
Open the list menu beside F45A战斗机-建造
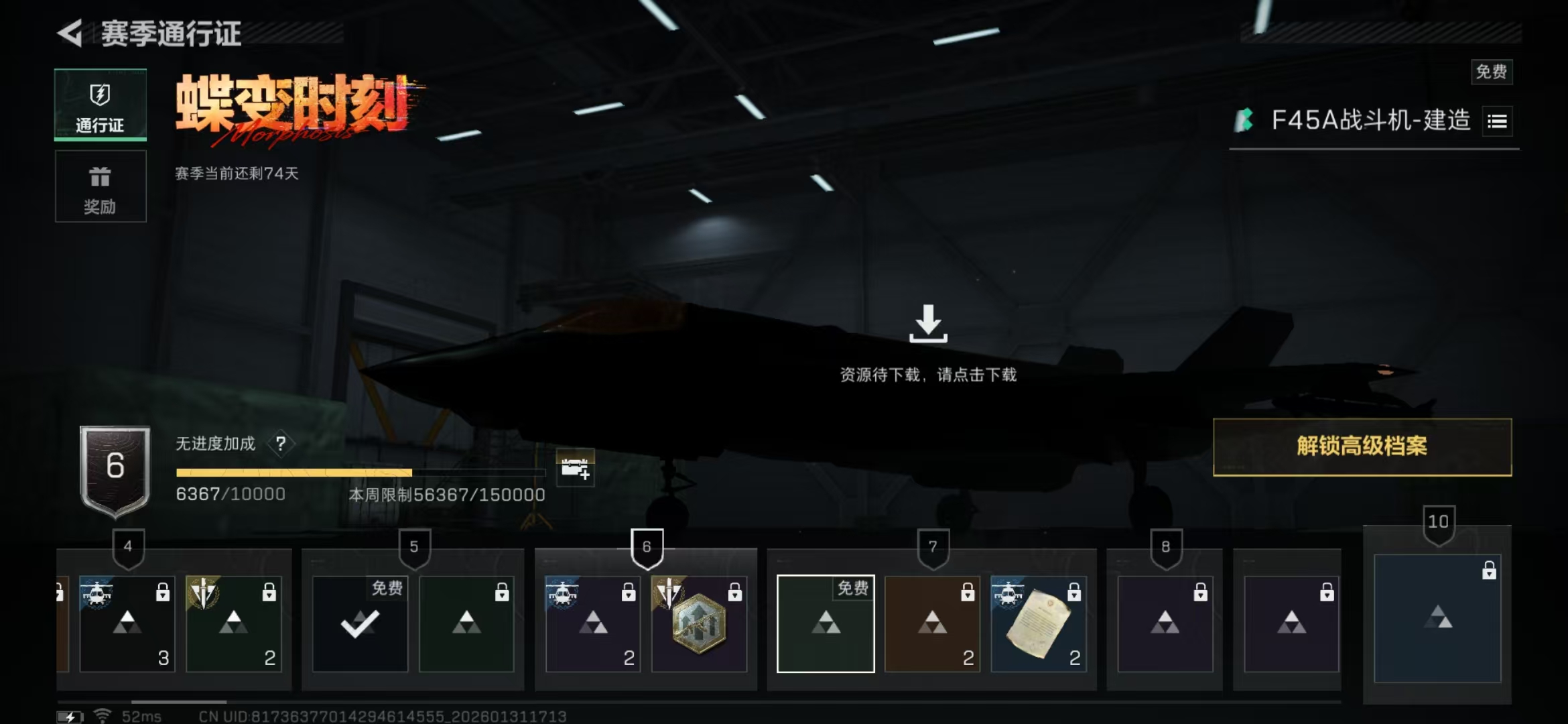click(x=1497, y=121)
